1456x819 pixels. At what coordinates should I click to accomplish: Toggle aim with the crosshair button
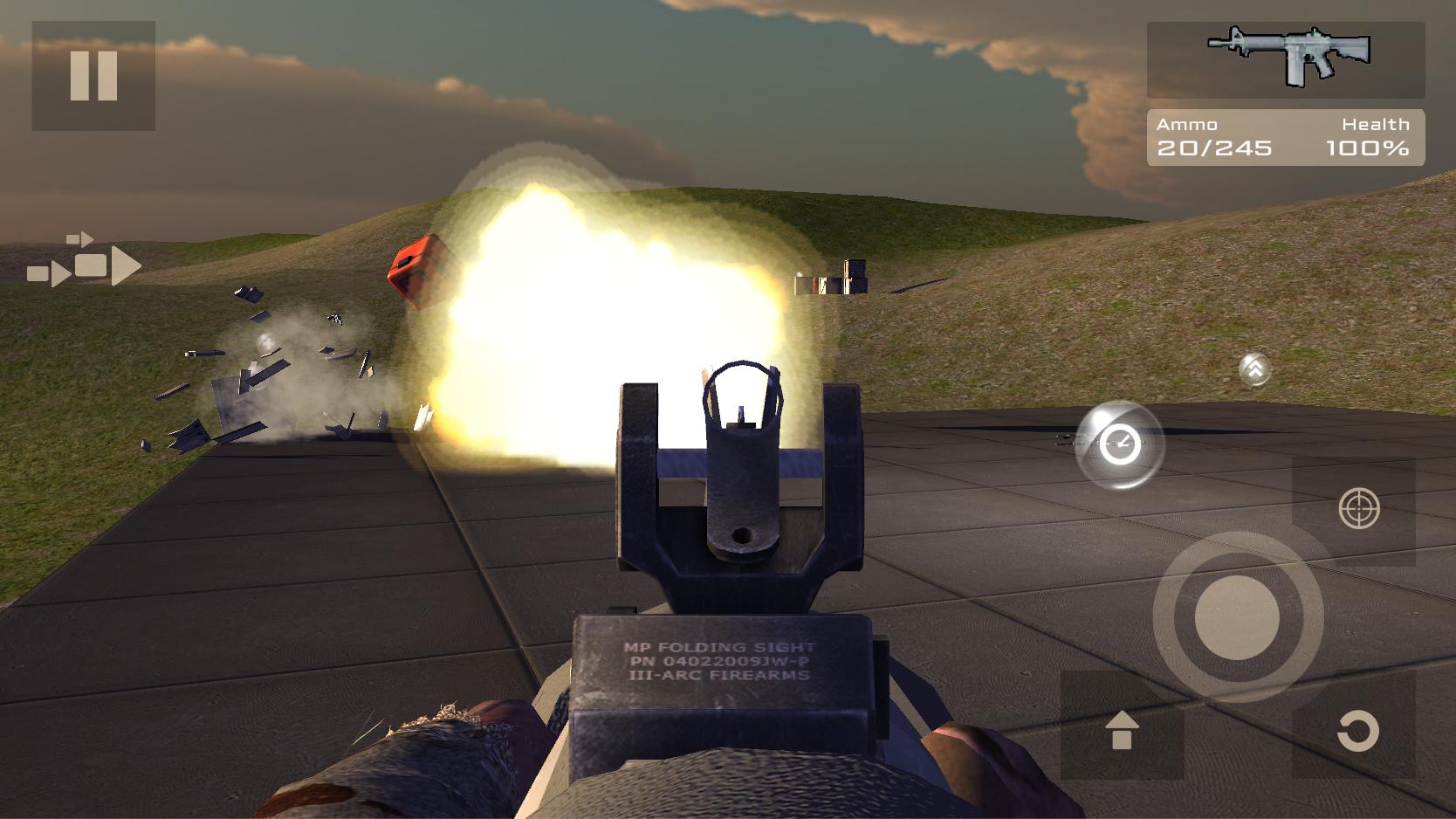[1358, 508]
